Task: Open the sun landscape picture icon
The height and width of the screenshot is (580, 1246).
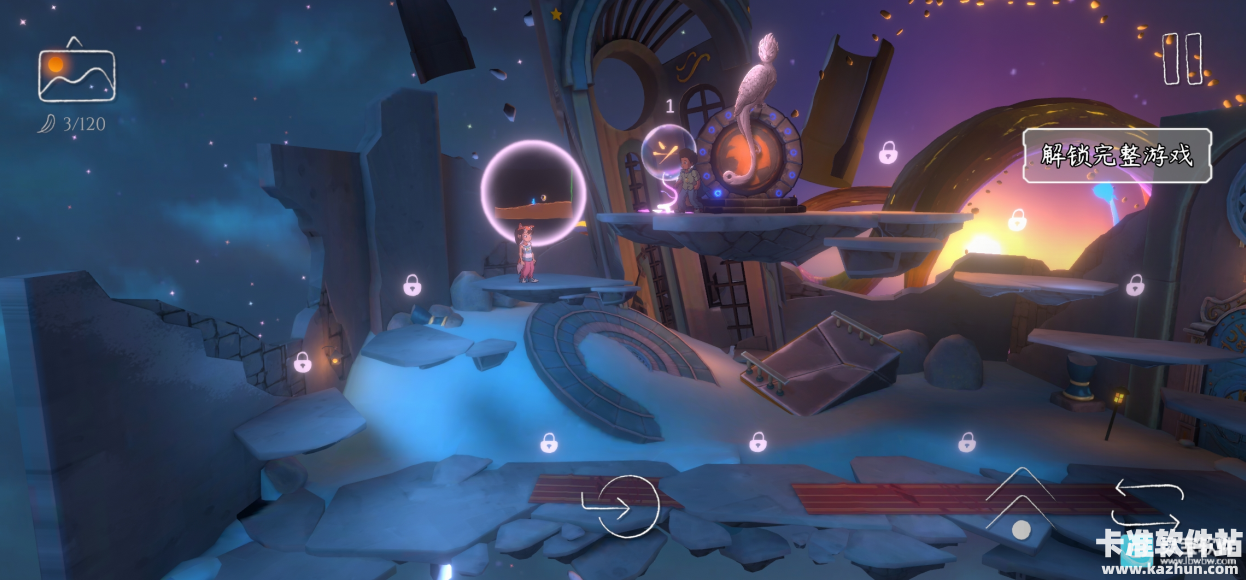Action: pyautogui.click(x=76, y=72)
